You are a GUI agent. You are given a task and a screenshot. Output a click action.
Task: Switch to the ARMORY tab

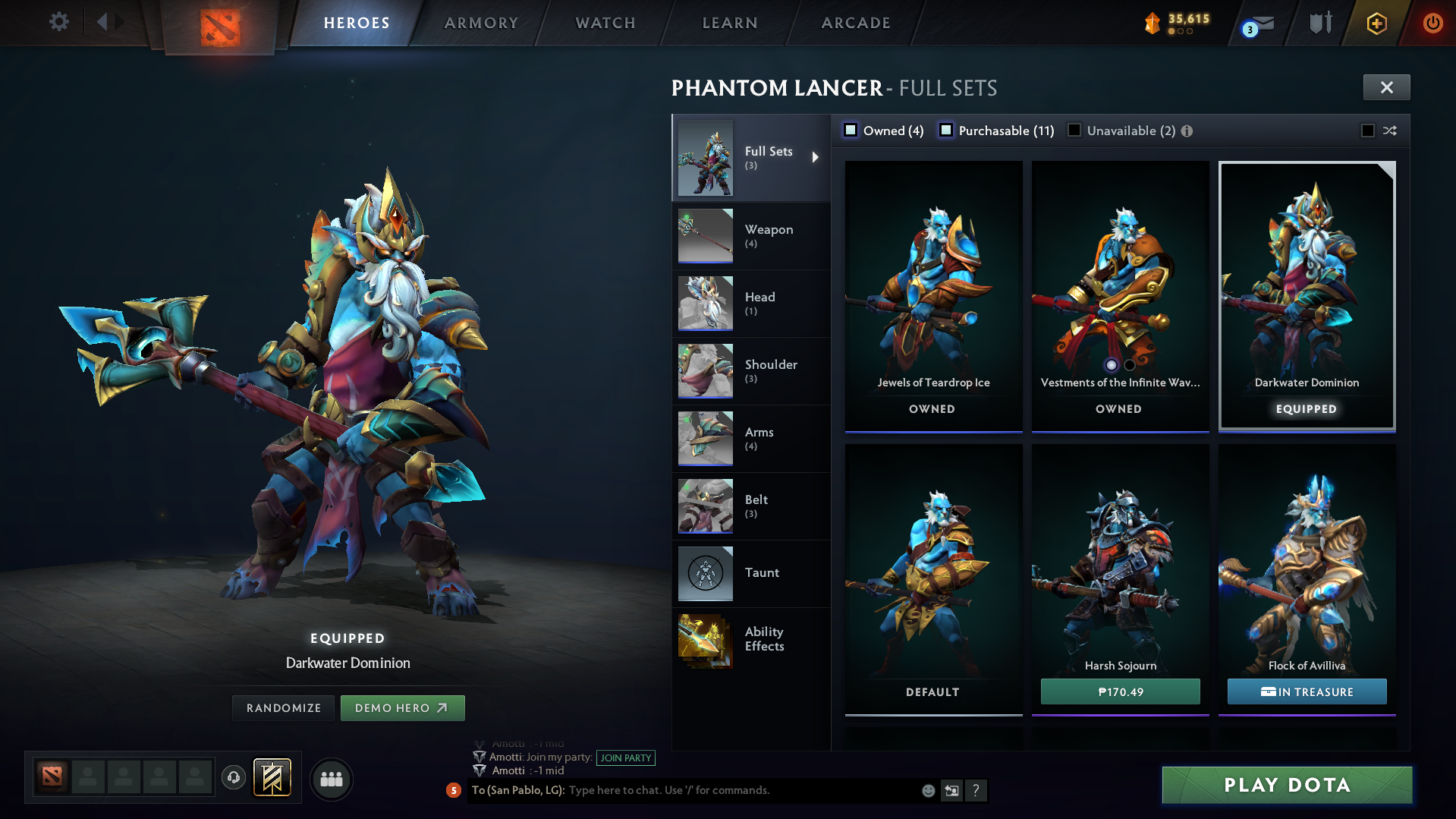(481, 23)
